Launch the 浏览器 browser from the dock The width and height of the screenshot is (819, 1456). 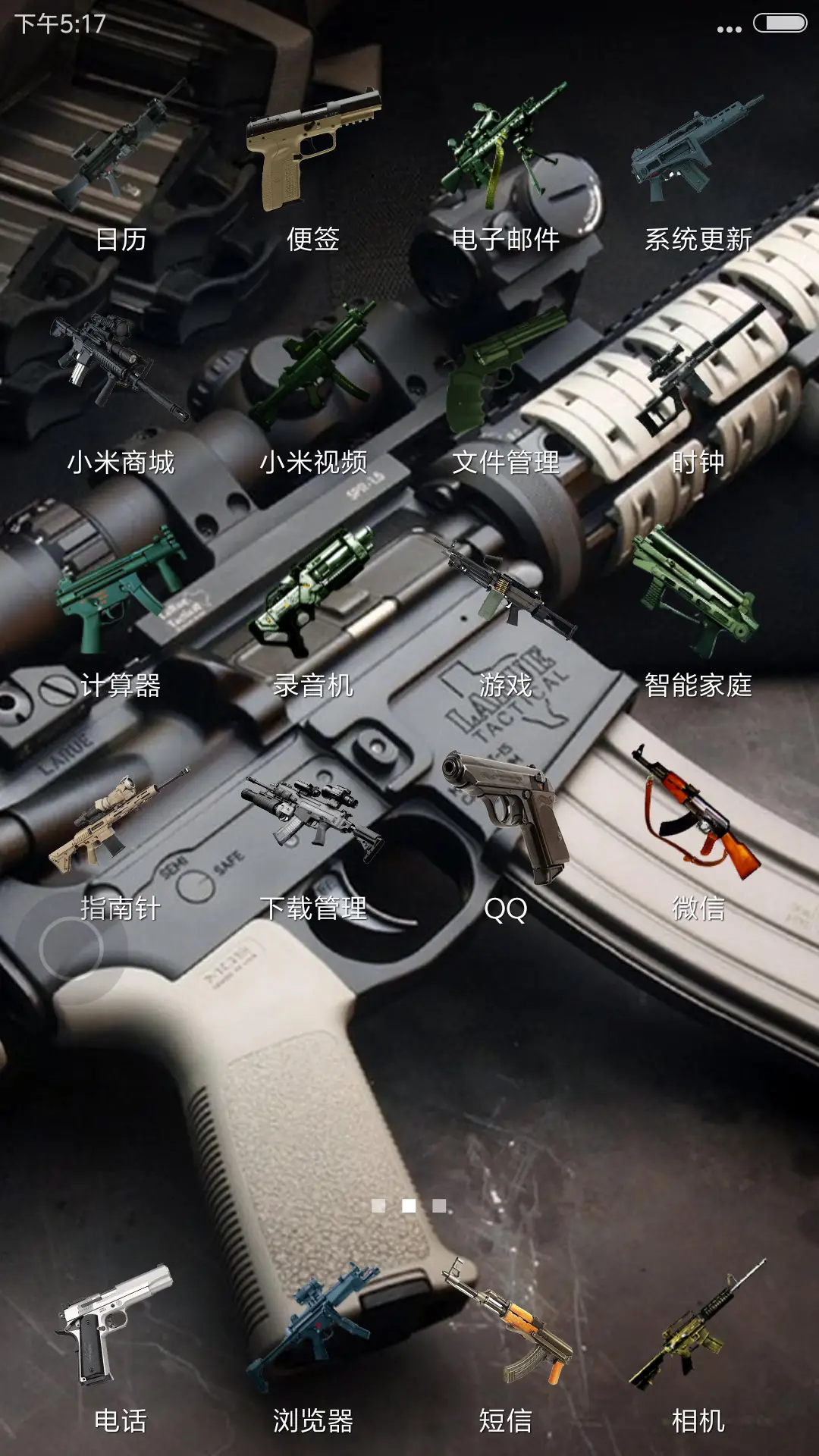313,1327
